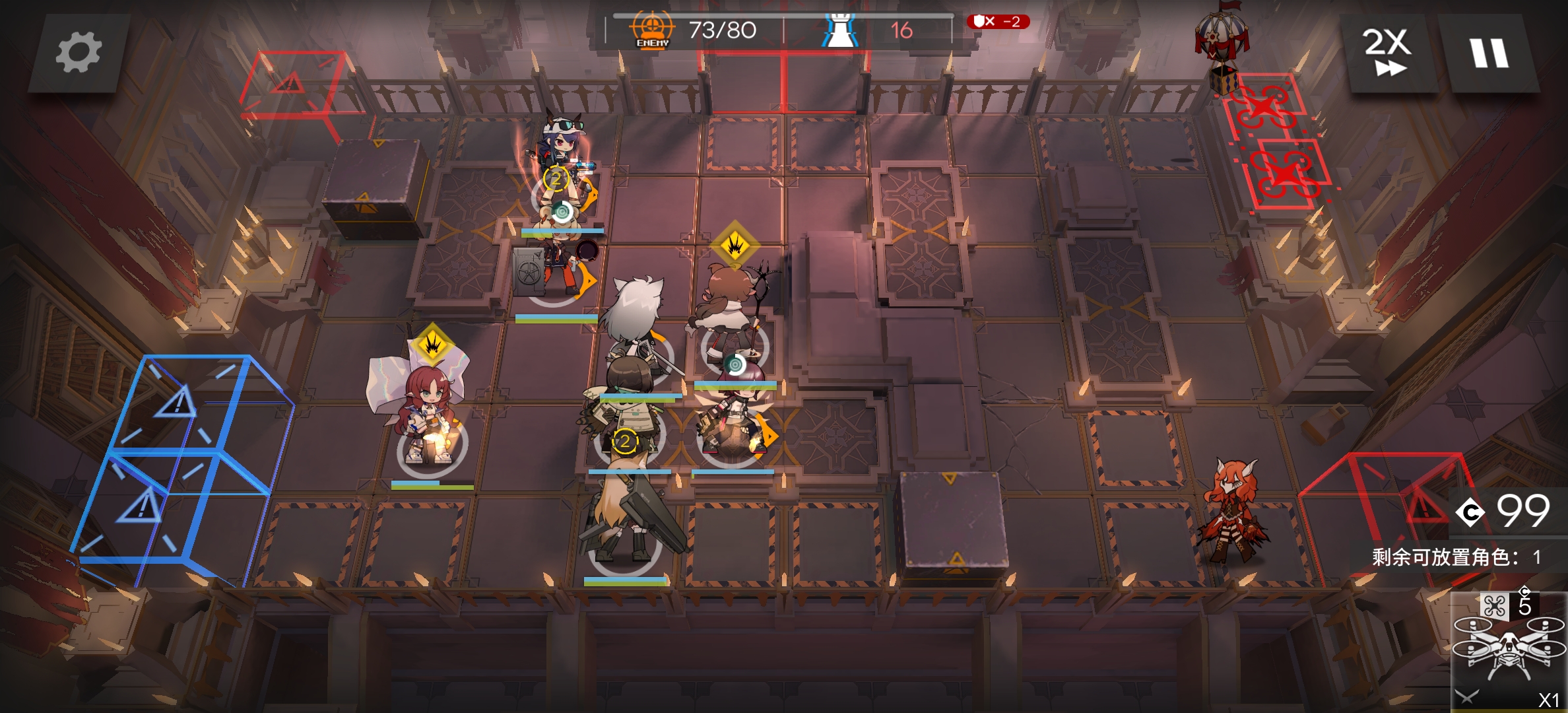Tap the skill-ready icon above the red-haired winged operator
1568x713 pixels.
[x=432, y=344]
